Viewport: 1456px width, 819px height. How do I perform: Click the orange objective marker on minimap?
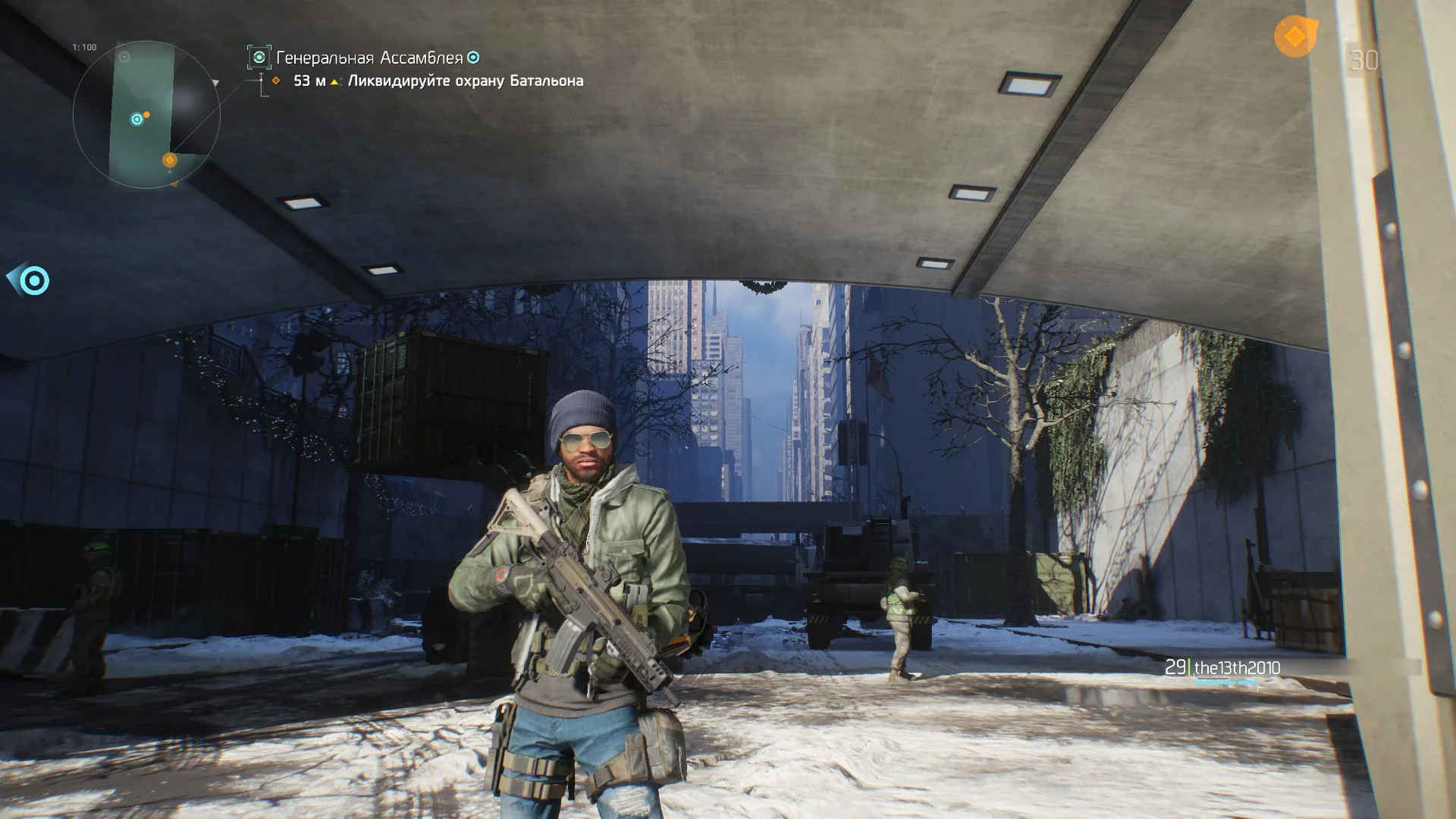click(x=170, y=160)
